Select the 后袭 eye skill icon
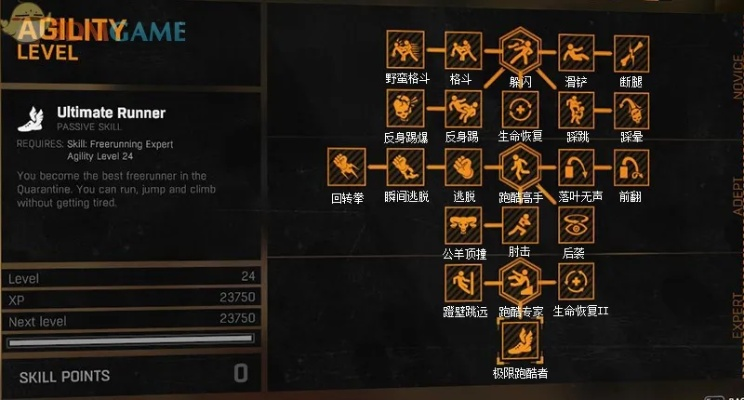This screenshot has height=400, width=744. point(575,224)
